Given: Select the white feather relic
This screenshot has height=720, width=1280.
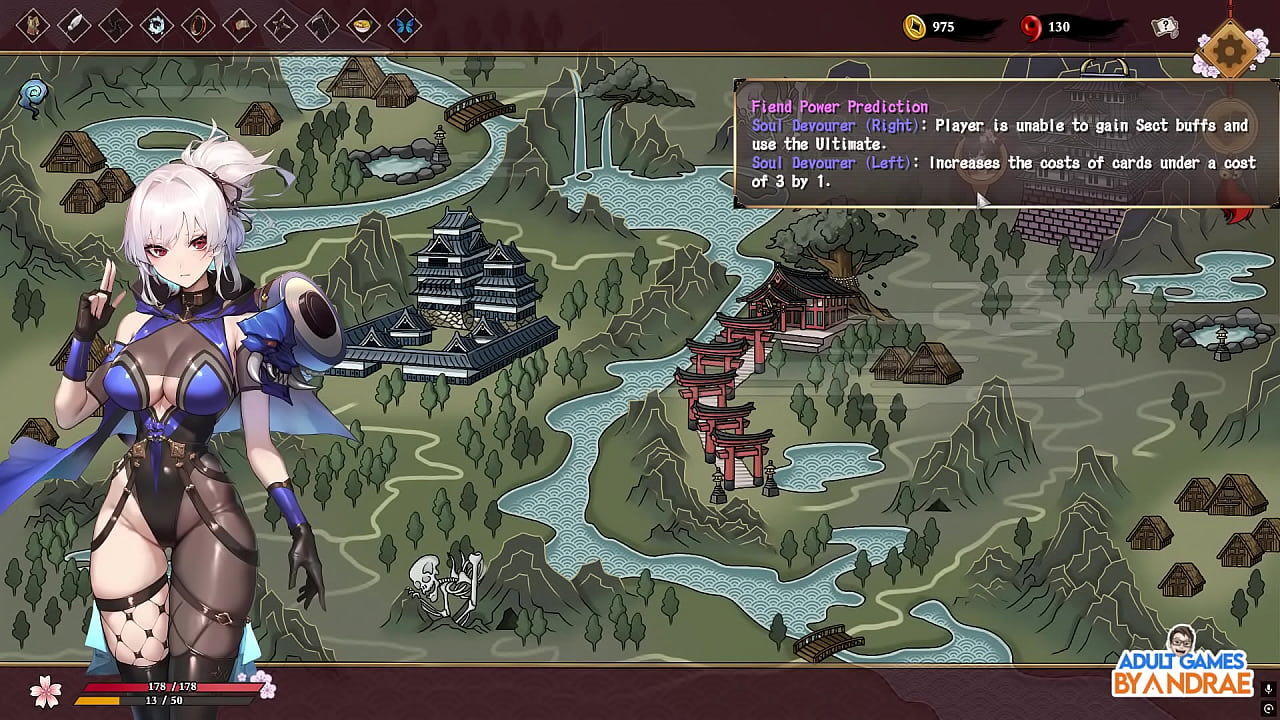Looking at the screenshot, I should point(75,26).
